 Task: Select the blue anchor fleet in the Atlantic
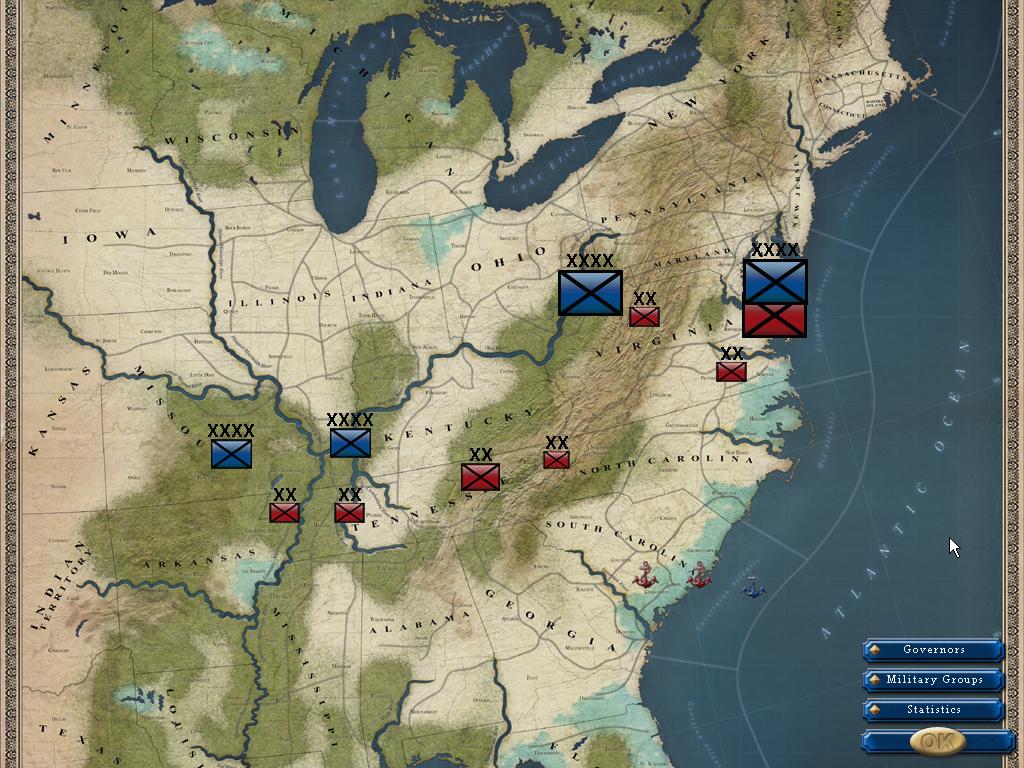pos(753,588)
